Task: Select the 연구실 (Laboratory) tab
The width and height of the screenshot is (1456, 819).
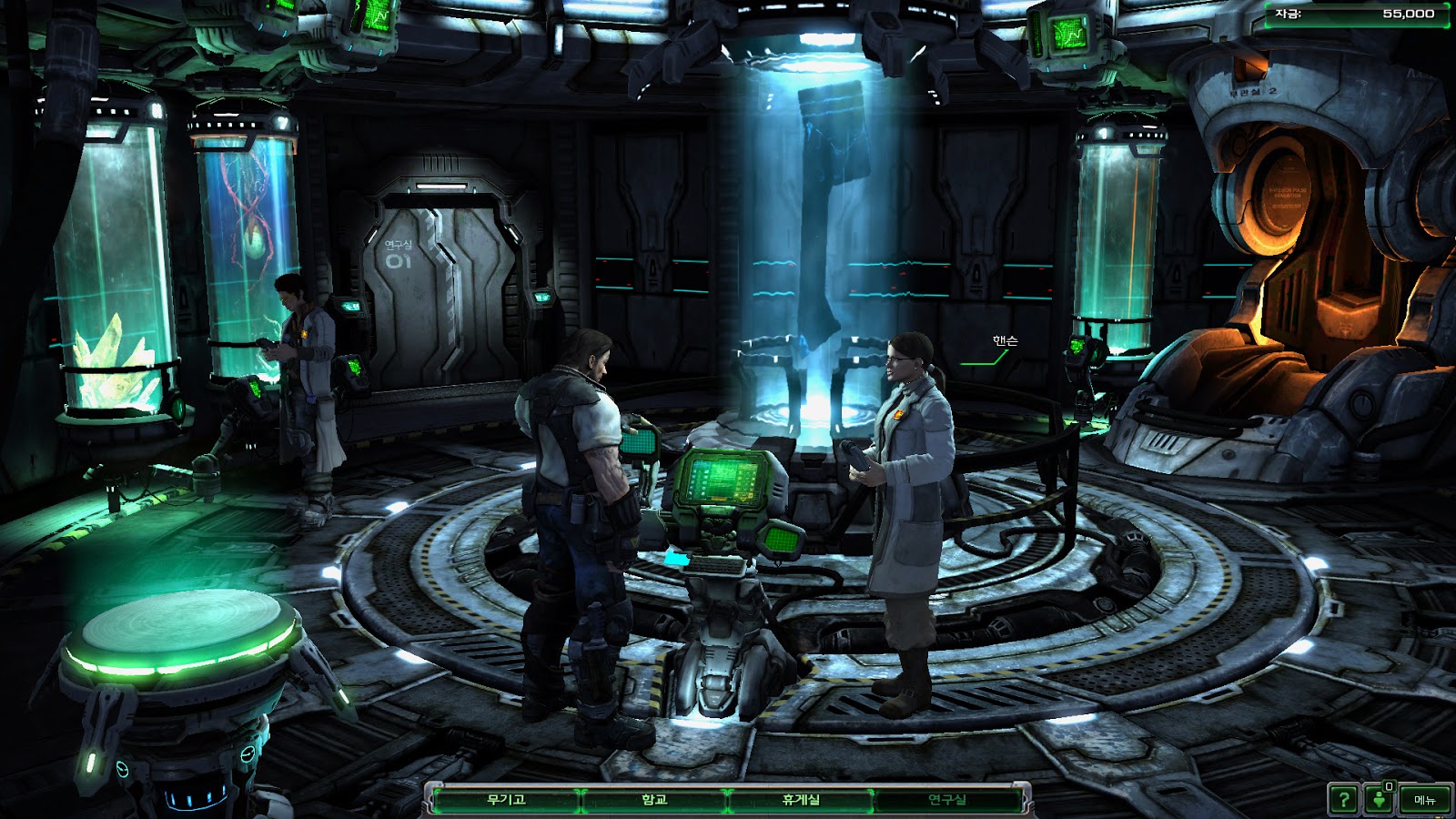Action: pyautogui.click(x=946, y=800)
